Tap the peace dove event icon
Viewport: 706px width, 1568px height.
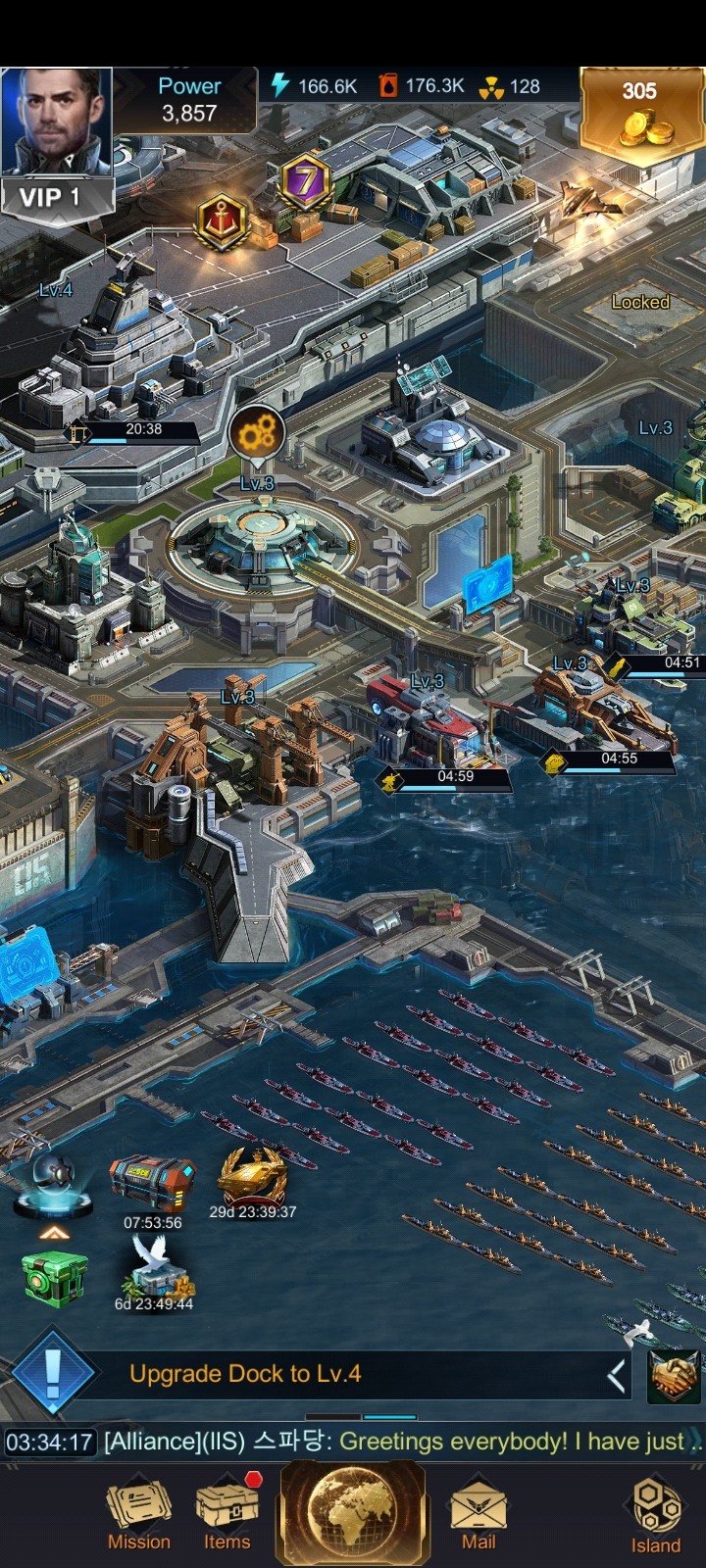154,1266
